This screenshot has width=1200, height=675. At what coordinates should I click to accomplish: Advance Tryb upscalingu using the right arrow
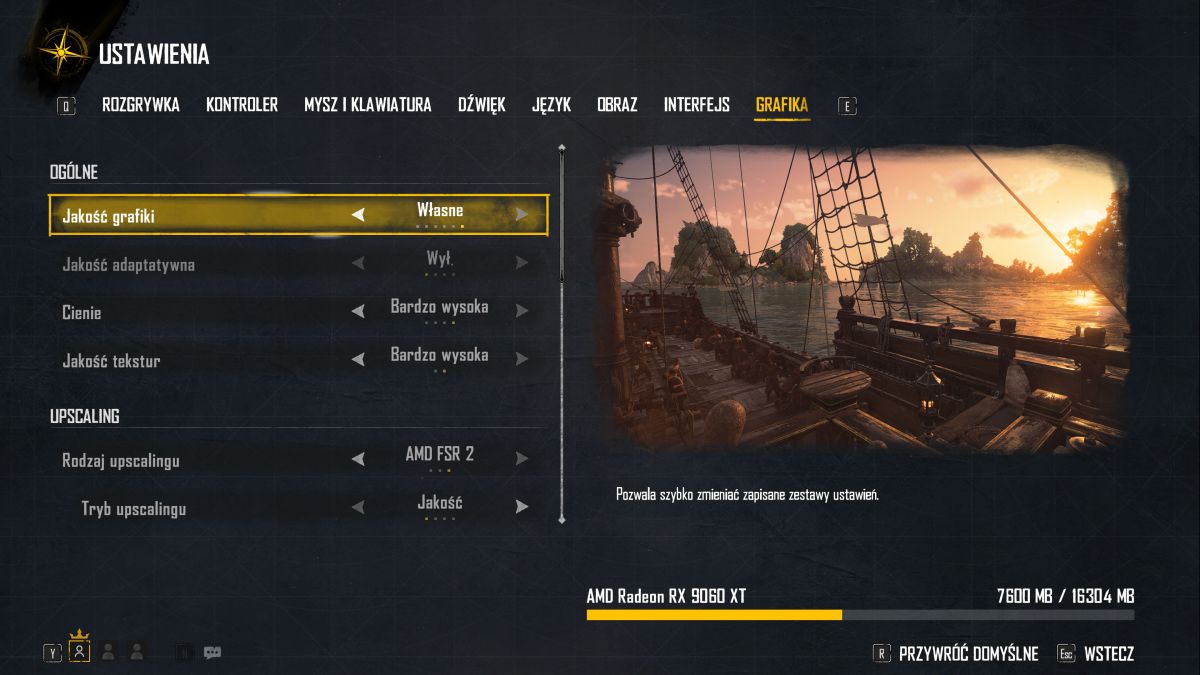[521, 507]
